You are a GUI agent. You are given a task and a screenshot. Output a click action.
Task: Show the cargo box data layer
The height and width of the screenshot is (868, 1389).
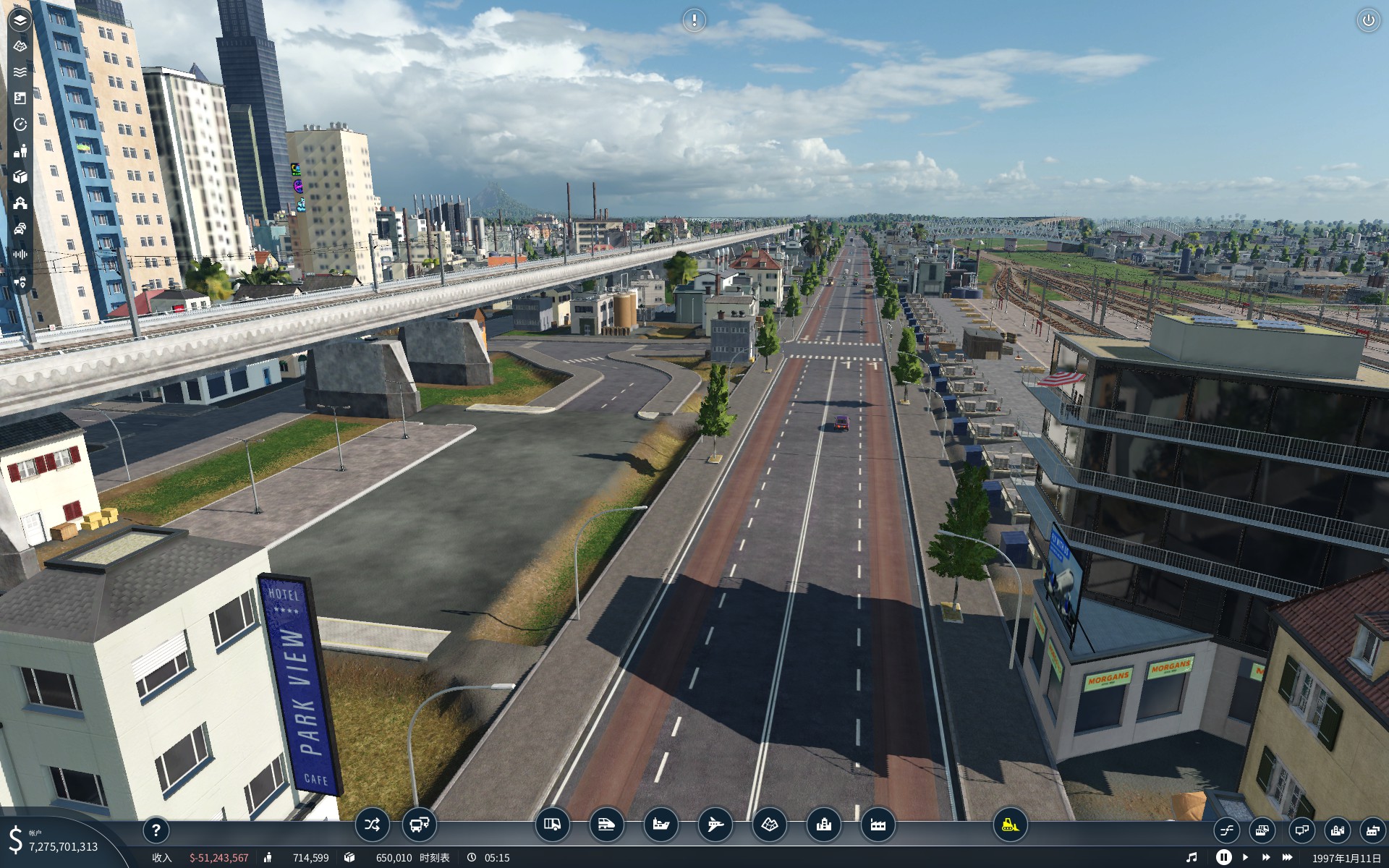point(20,176)
